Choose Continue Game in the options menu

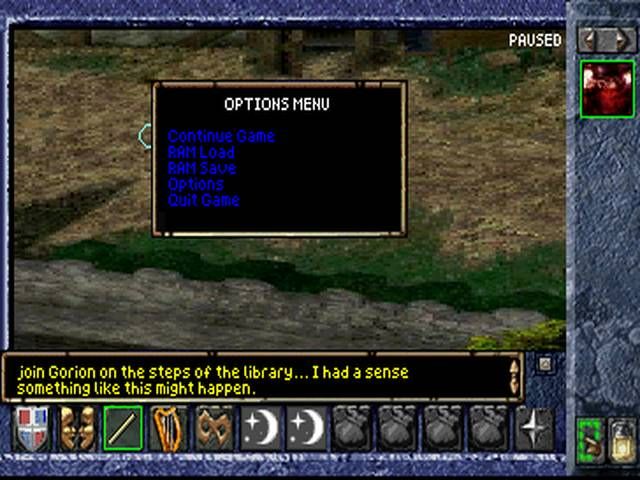[221, 136]
